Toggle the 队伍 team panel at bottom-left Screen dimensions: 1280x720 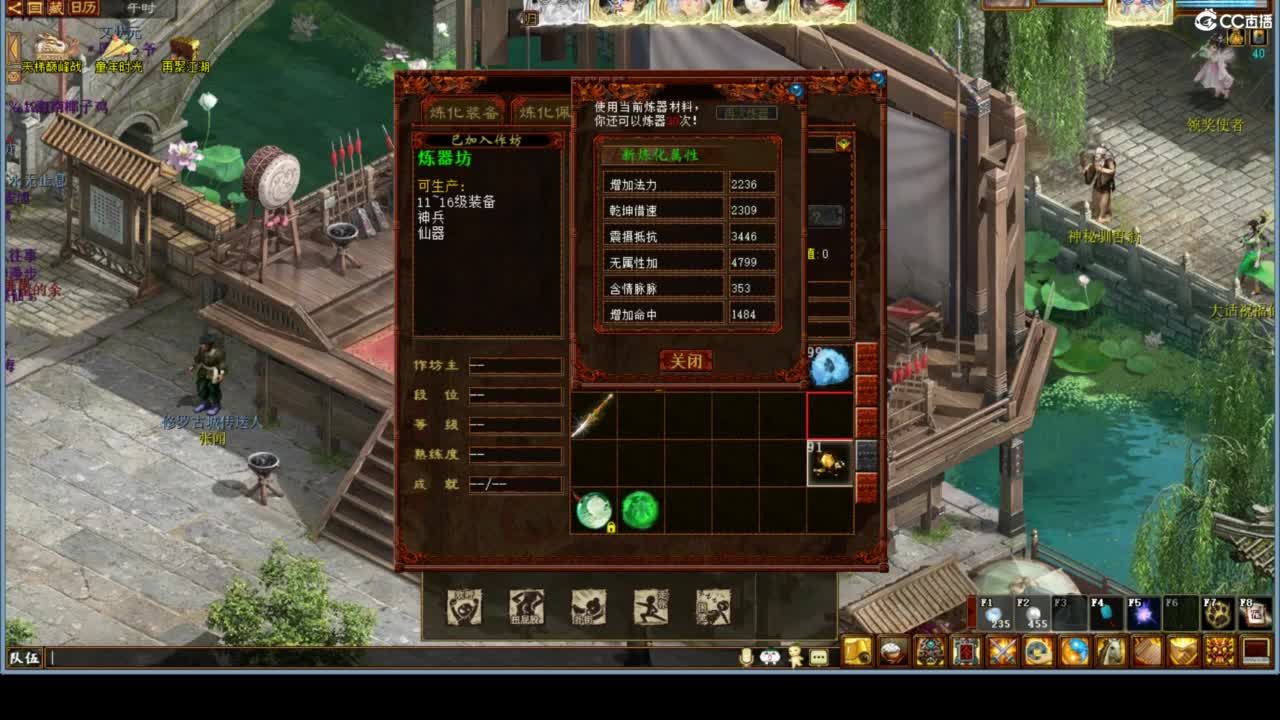click(x=18, y=660)
